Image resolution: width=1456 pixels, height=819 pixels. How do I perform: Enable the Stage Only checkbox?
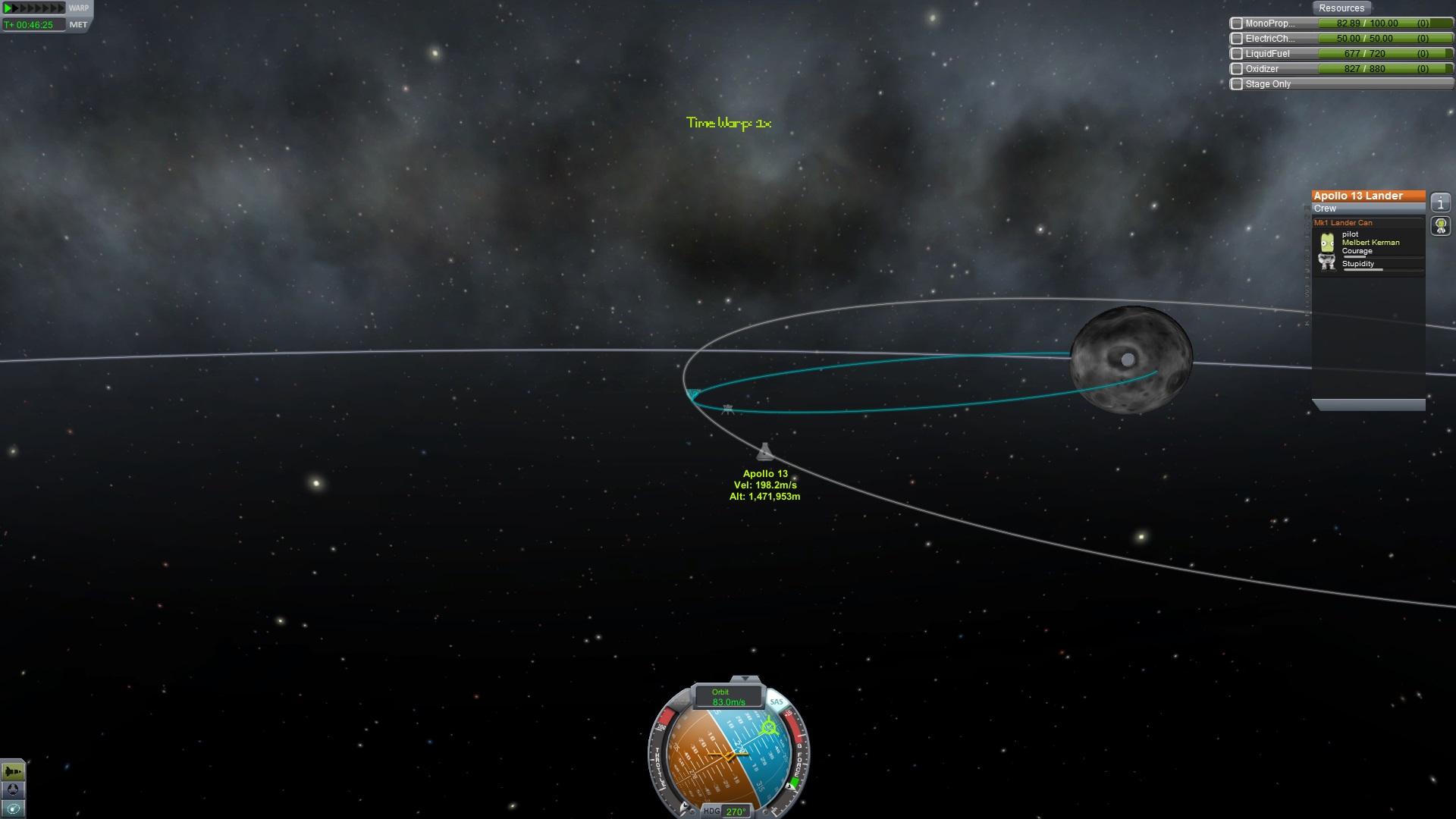point(1237,84)
